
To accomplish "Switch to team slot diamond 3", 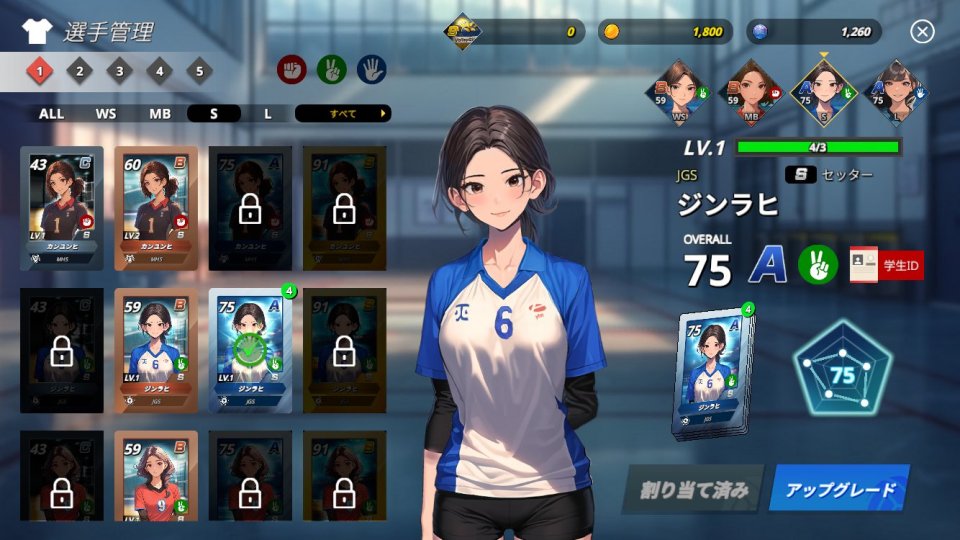I will tap(120, 71).
